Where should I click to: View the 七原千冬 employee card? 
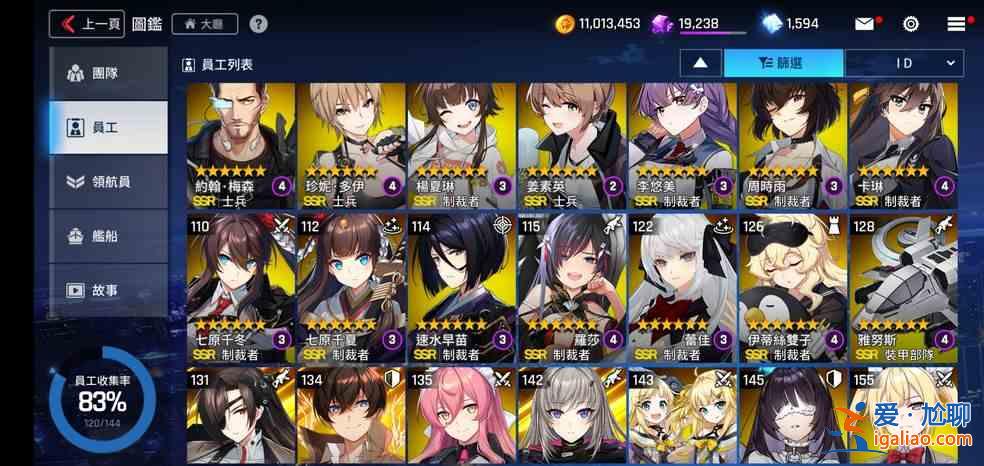[x=240, y=289]
